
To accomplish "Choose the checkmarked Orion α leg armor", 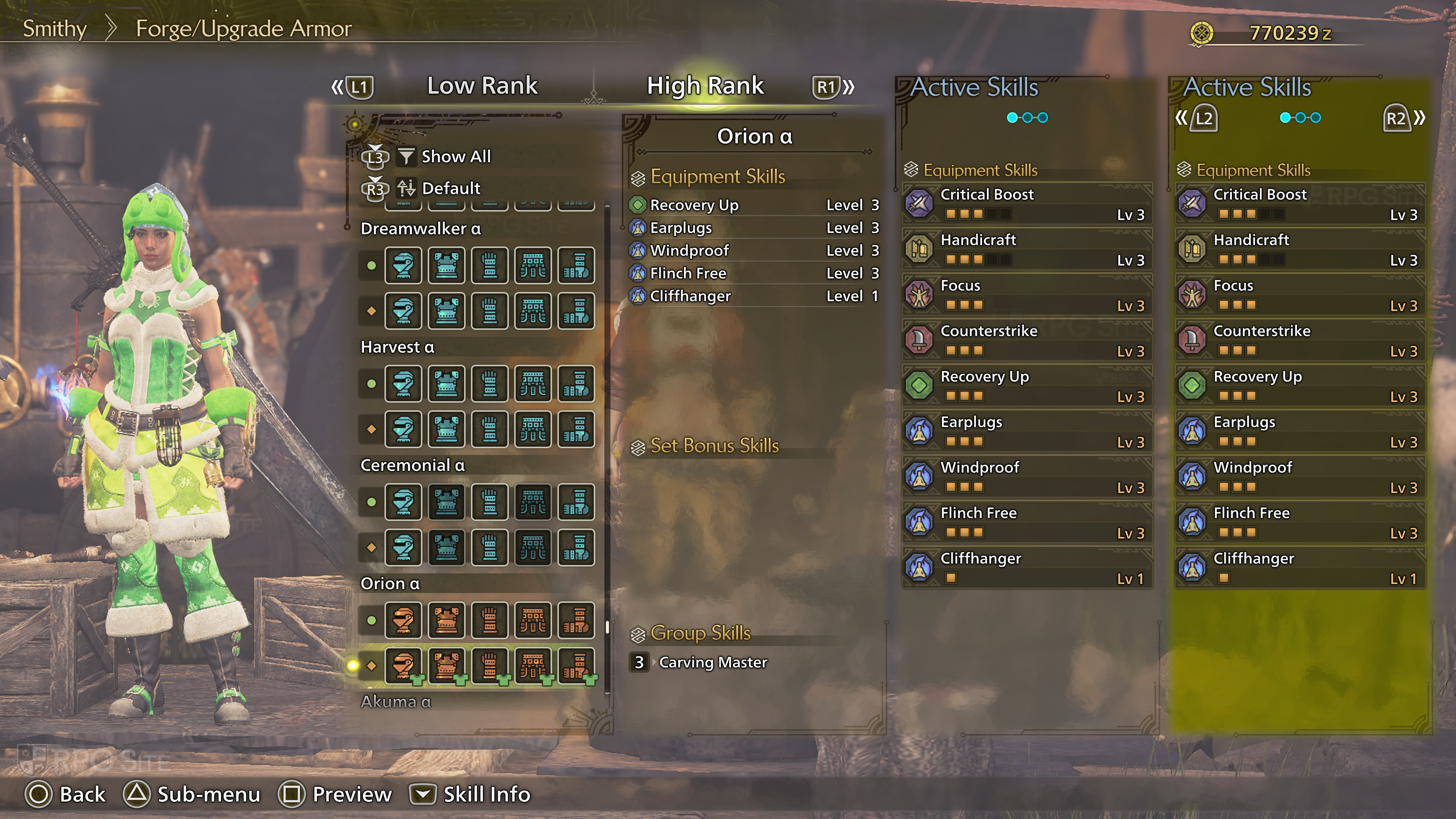I will (x=576, y=665).
